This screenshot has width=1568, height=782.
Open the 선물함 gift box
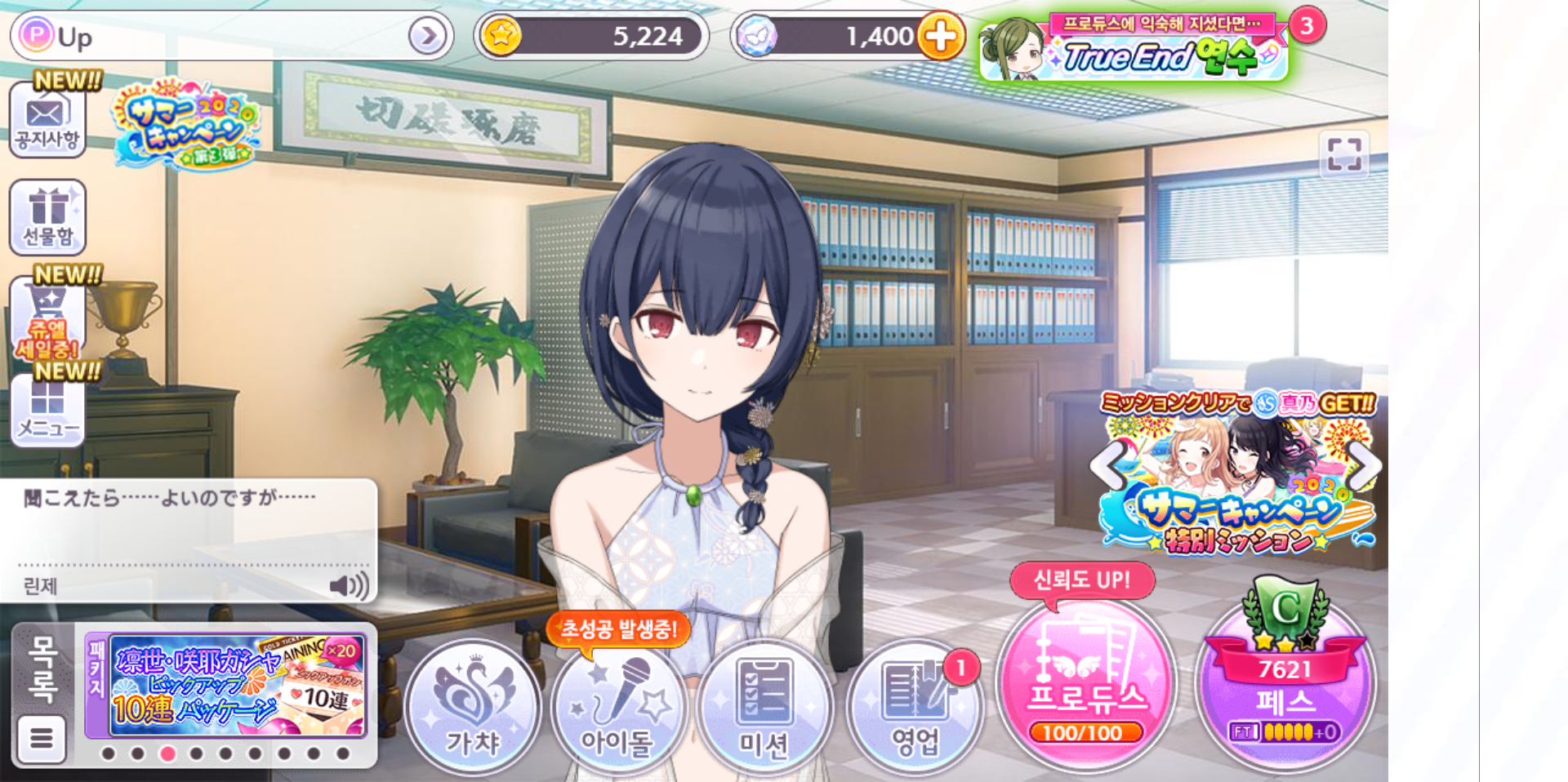coord(47,216)
